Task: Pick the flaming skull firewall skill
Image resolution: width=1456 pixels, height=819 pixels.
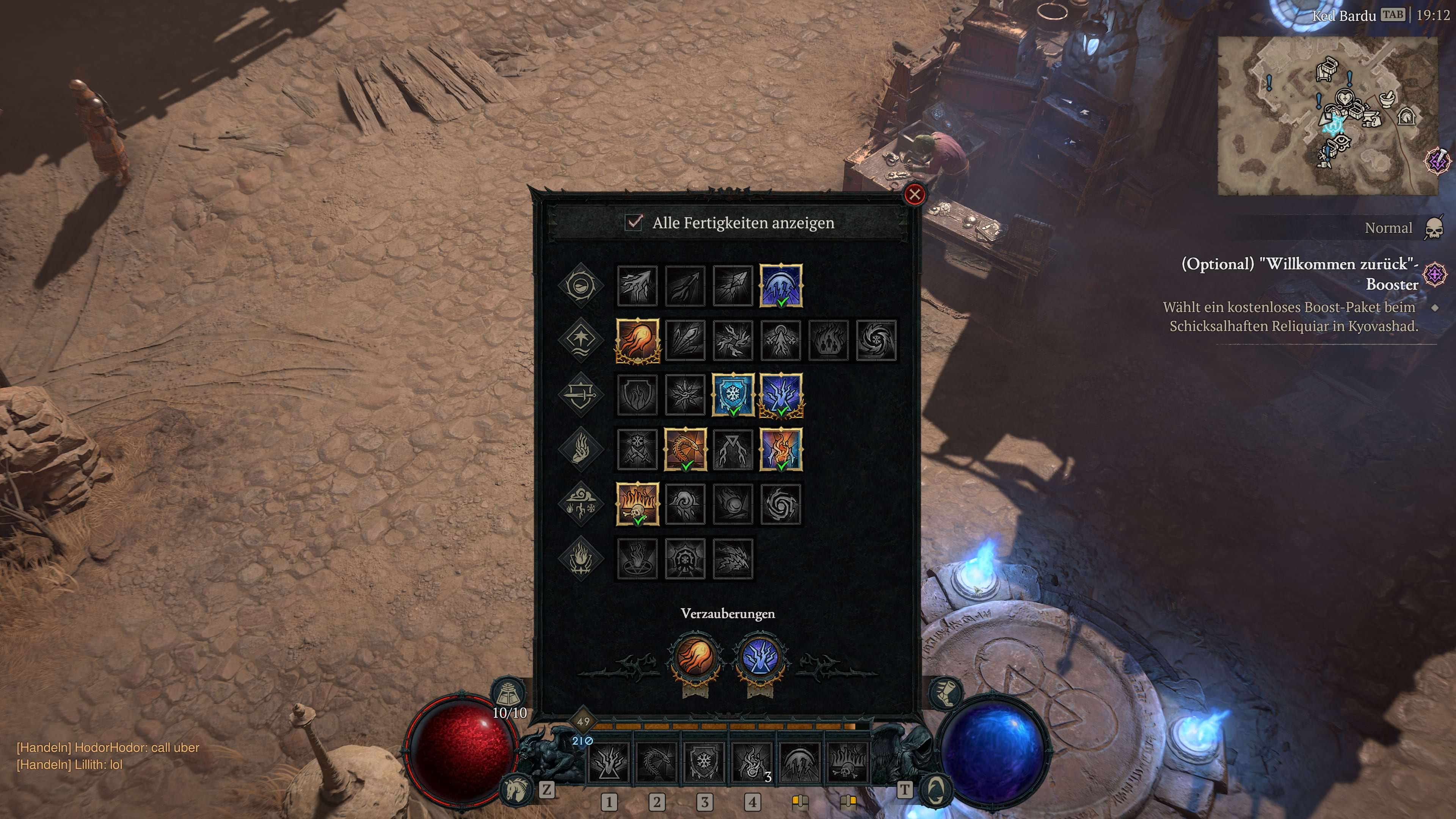Action: [x=637, y=504]
